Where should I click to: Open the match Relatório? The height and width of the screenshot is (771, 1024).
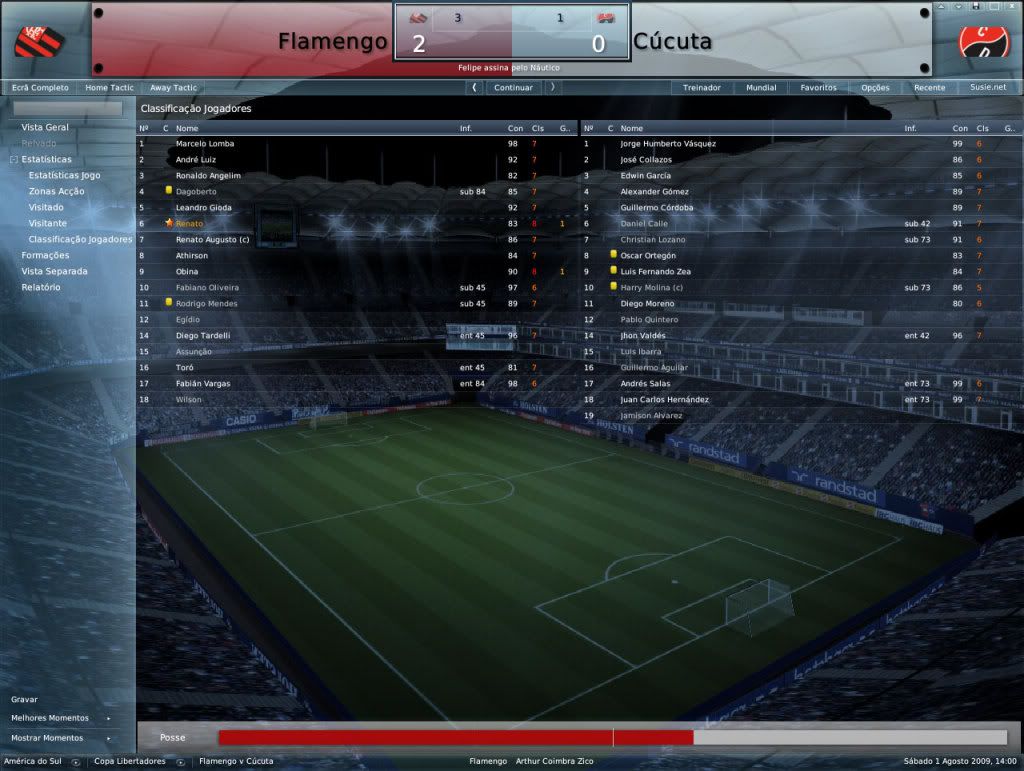point(41,288)
